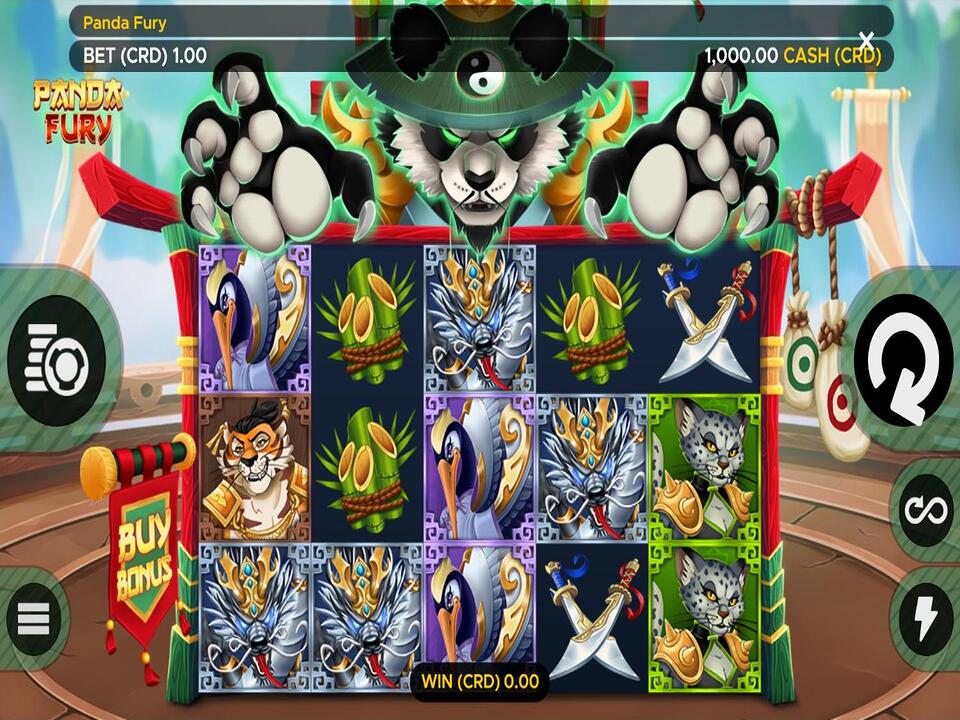Open the hamburger menu
Viewport: 960px width, 720px height.
click(x=34, y=619)
